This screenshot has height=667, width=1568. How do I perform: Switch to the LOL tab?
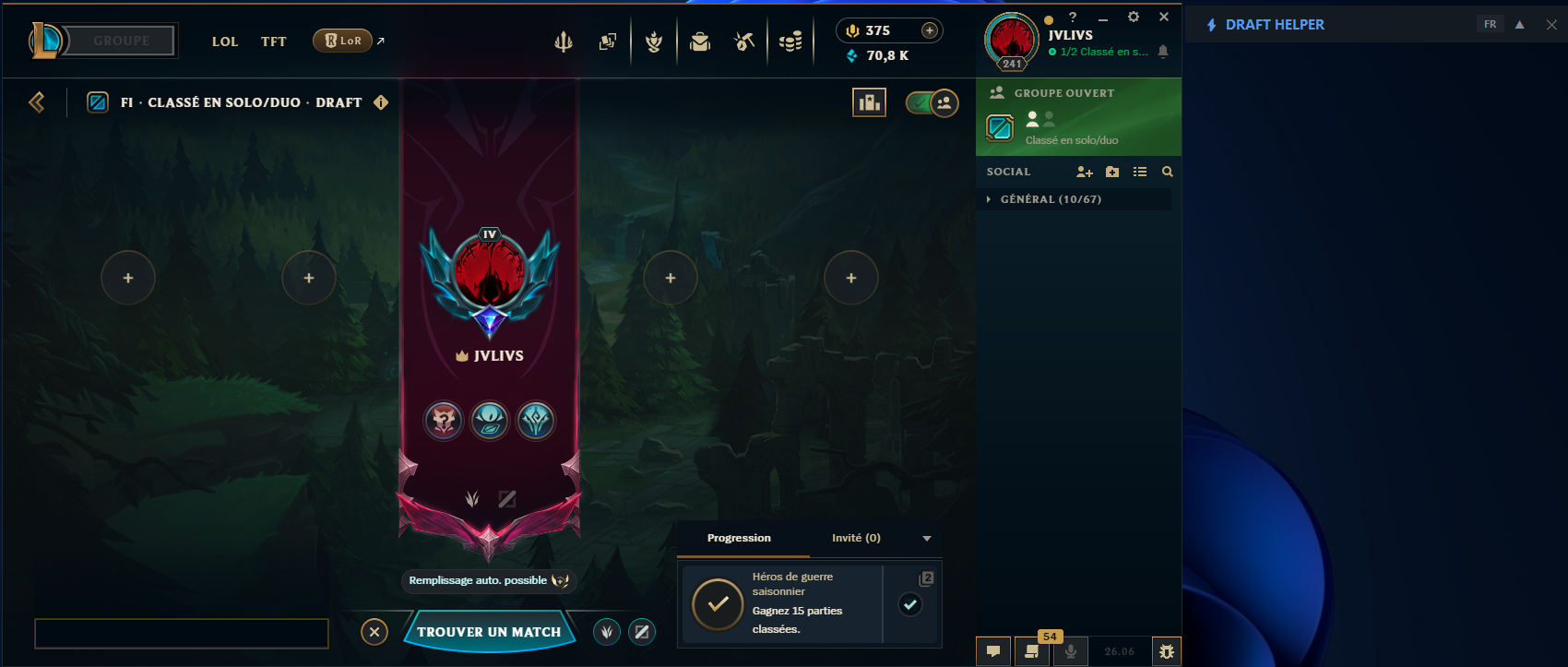(225, 42)
